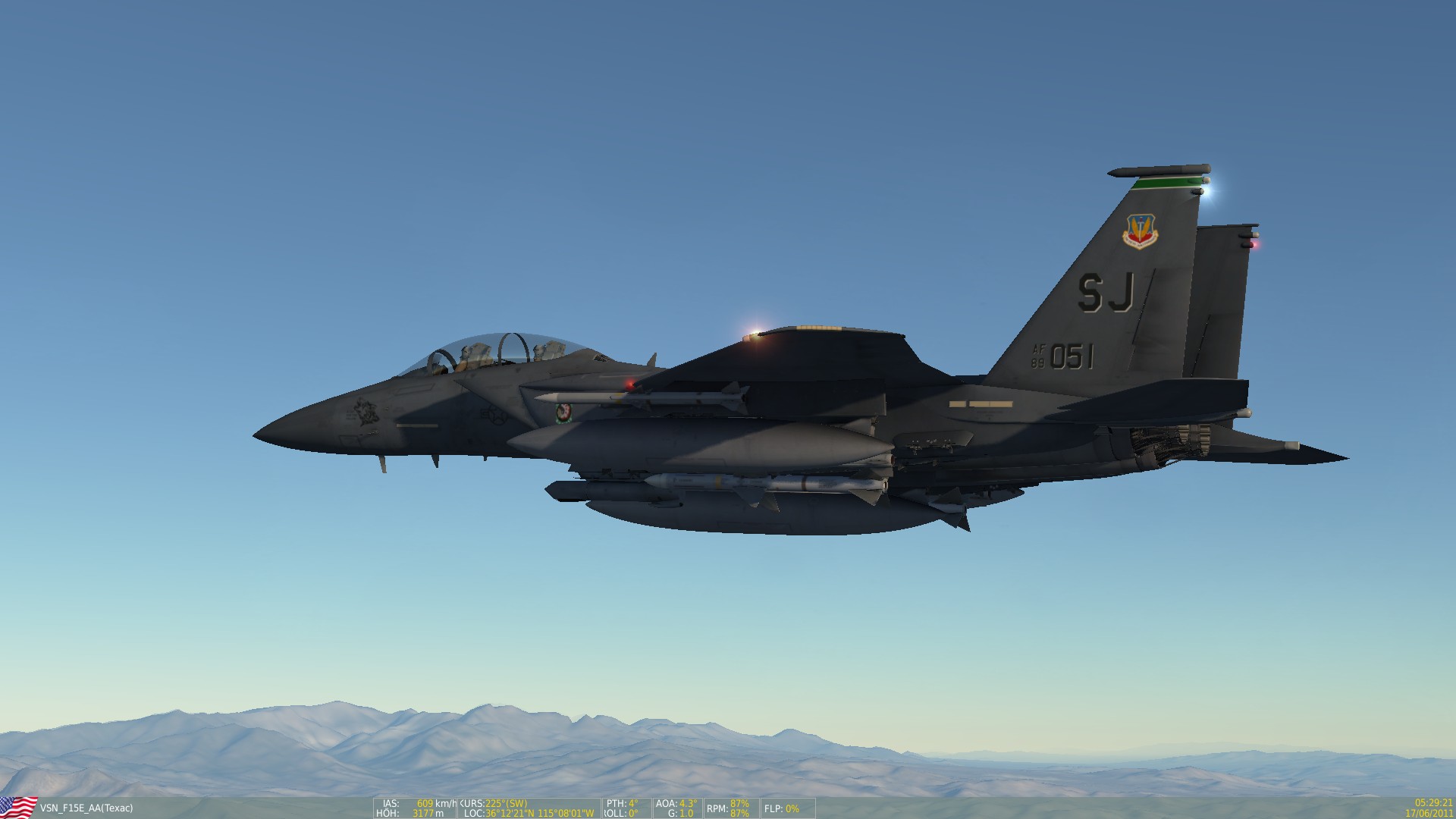This screenshot has width=1456, height=819.
Task: Click the 3177 m altitude value
Action: 425,812
